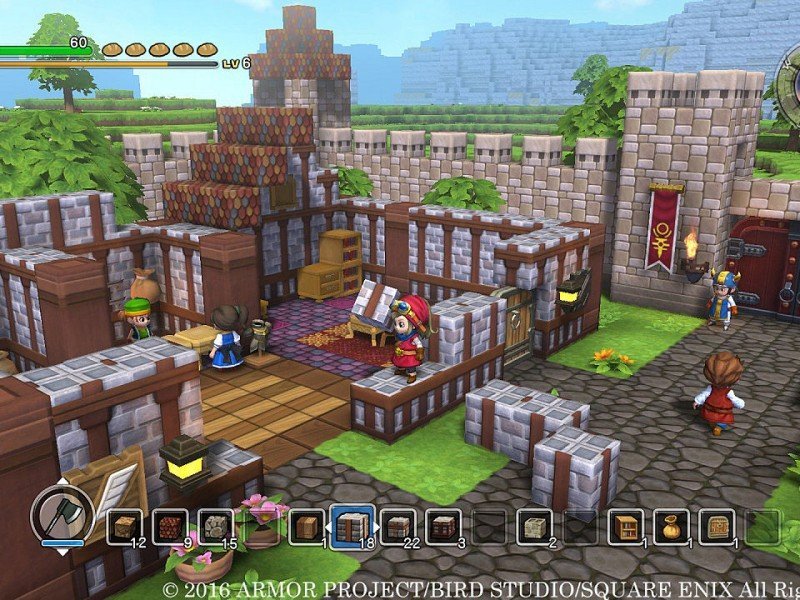Select the orange sack item slot
The width and height of the screenshot is (800, 600).
[x=671, y=526]
